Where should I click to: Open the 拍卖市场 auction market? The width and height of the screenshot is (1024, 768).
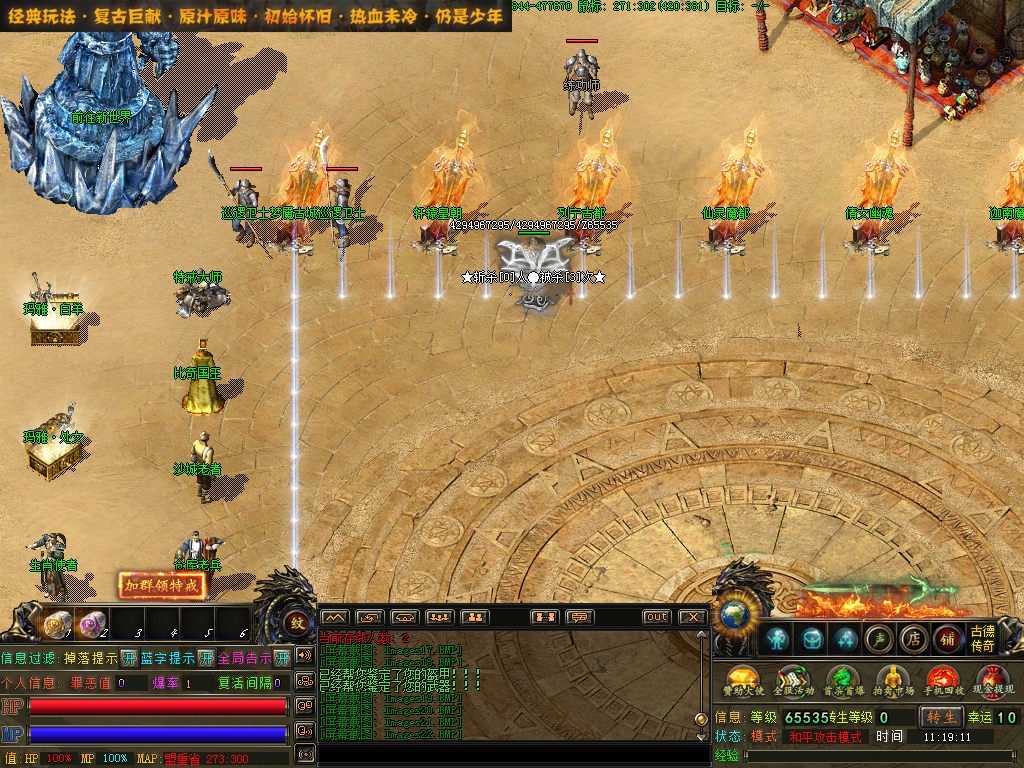pos(892,681)
